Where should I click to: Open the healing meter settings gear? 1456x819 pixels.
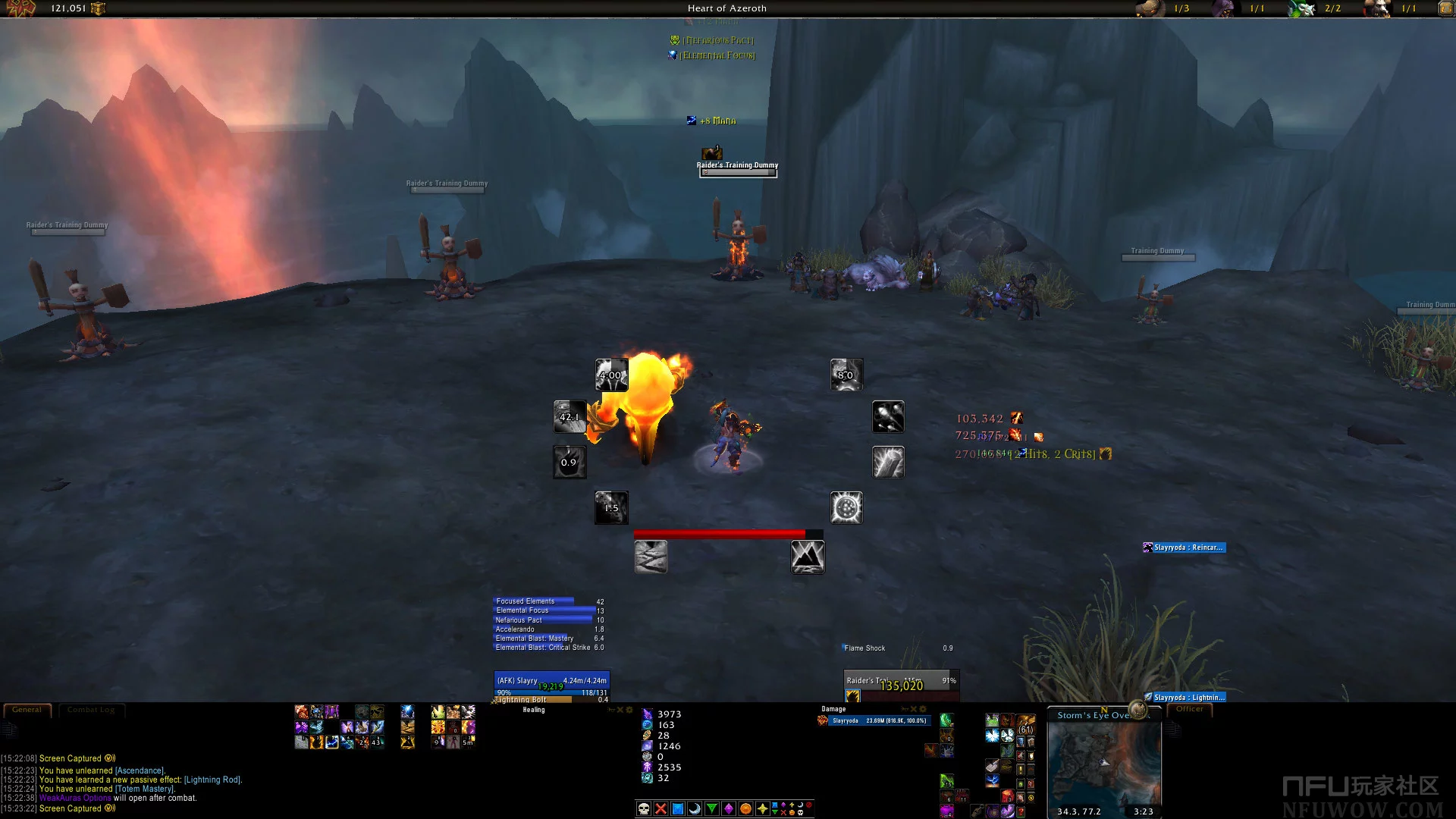[x=629, y=710]
